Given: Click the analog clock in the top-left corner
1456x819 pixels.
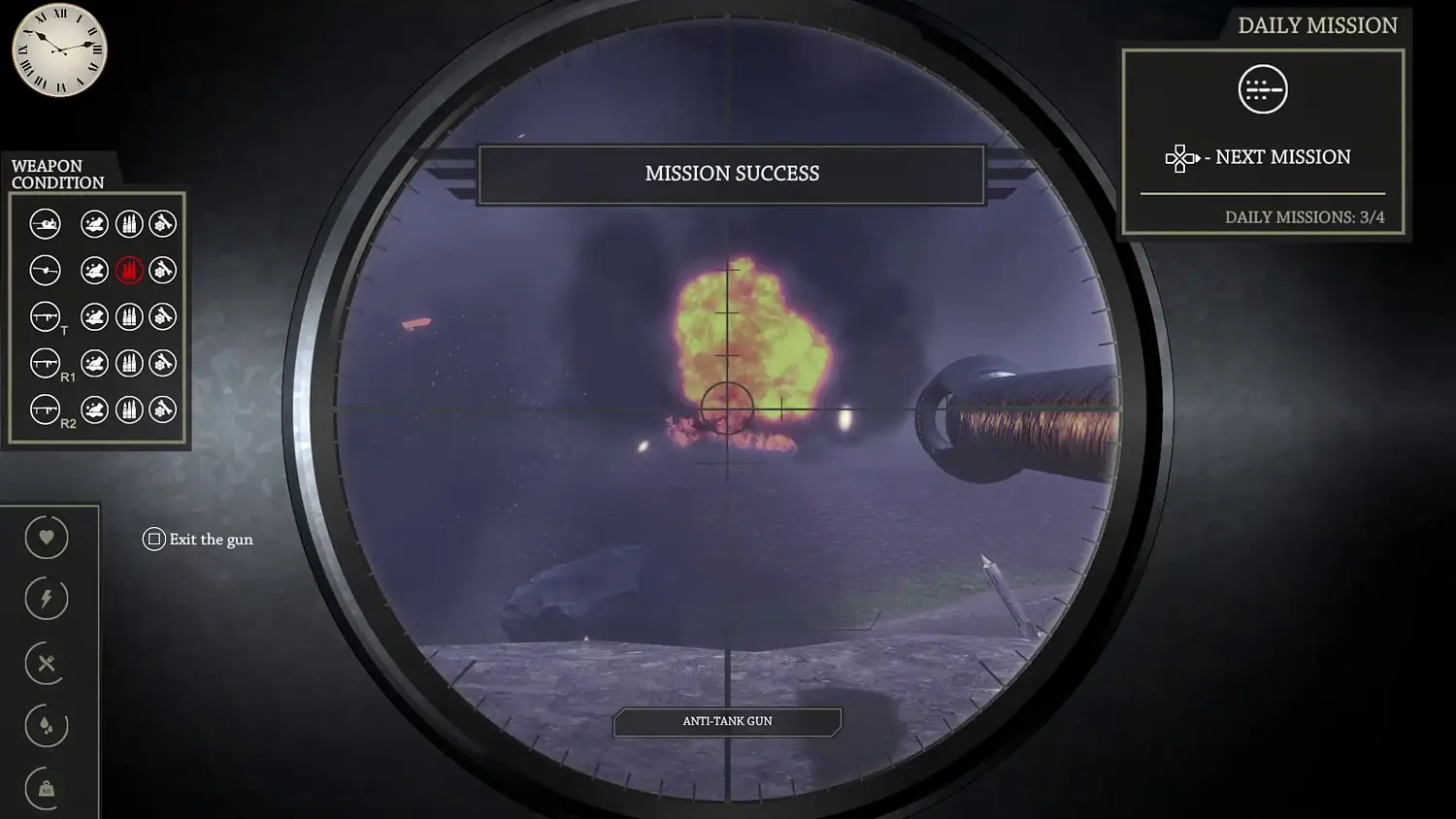Looking at the screenshot, I should tap(58, 50).
